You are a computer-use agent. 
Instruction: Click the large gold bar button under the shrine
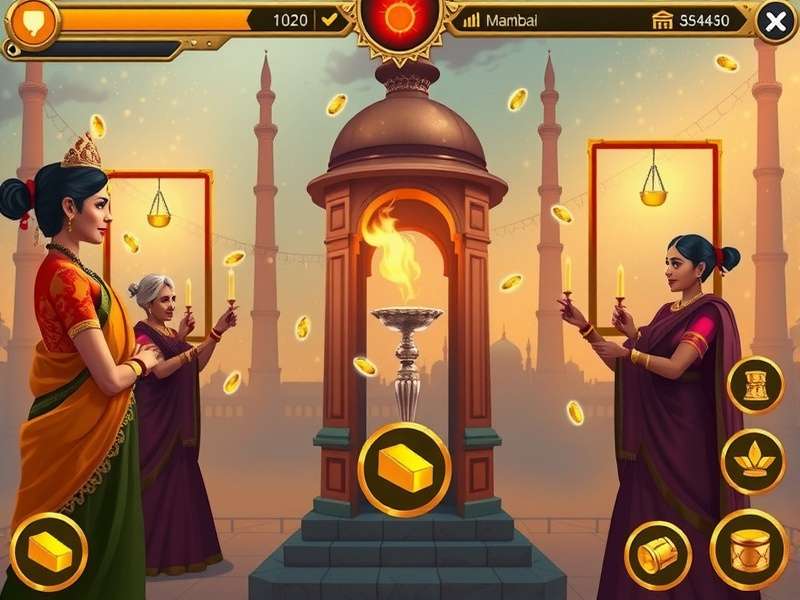404,468
